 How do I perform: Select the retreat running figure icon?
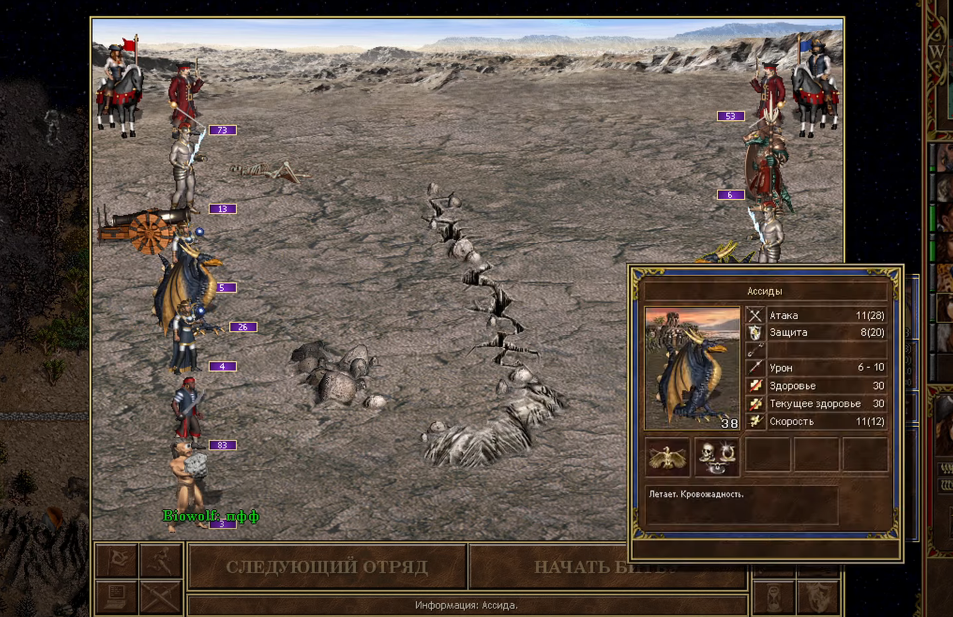(160, 561)
